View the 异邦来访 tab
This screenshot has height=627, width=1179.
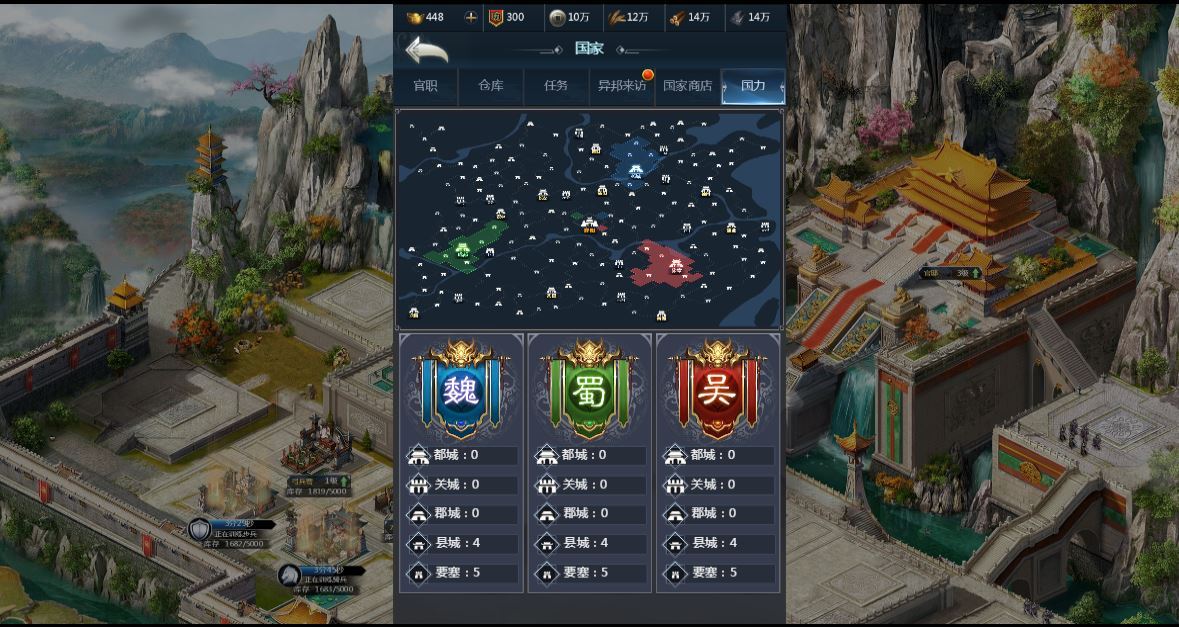[x=621, y=86]
